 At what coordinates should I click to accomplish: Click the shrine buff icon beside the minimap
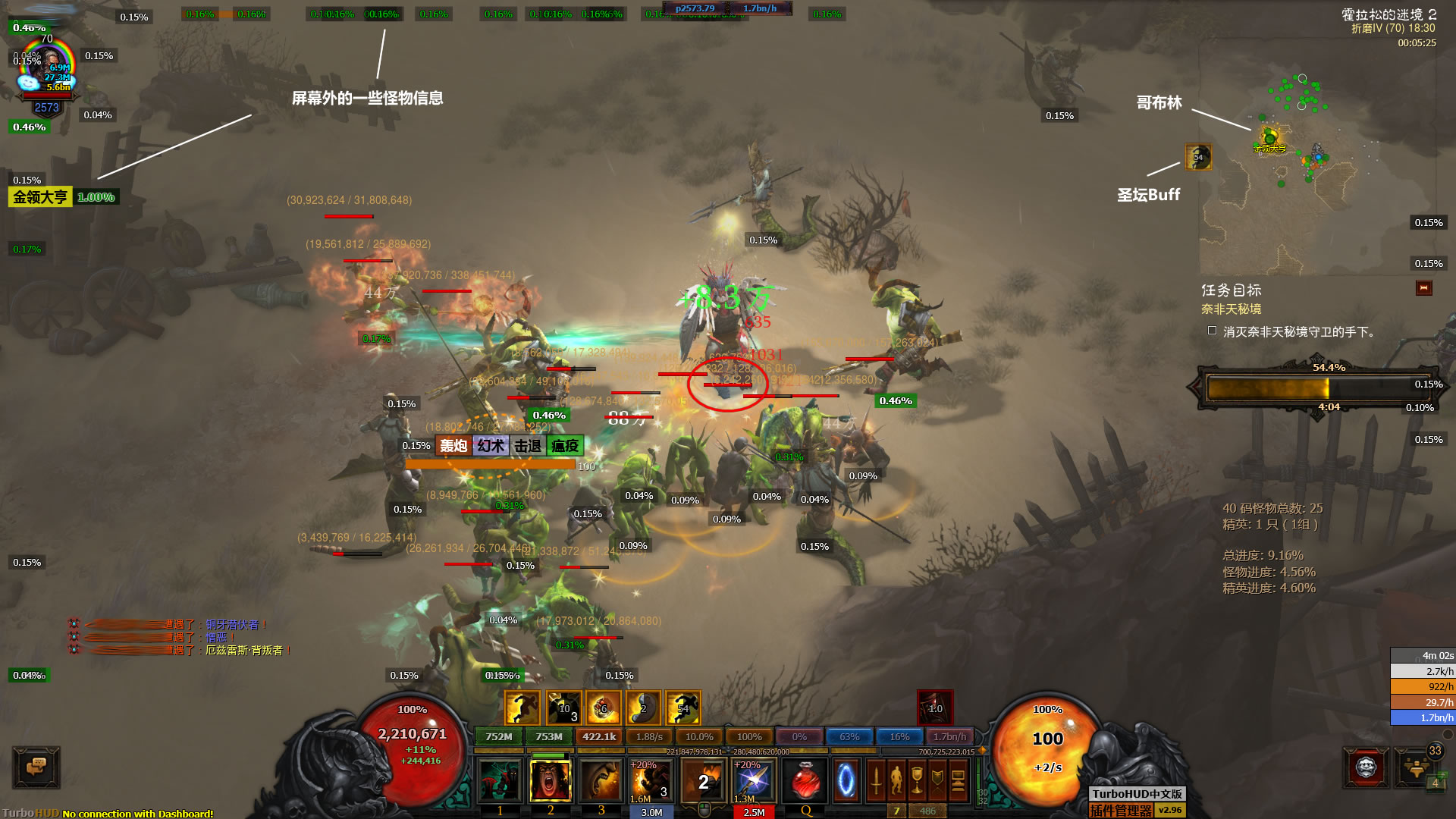click(x=1198, y=157)
